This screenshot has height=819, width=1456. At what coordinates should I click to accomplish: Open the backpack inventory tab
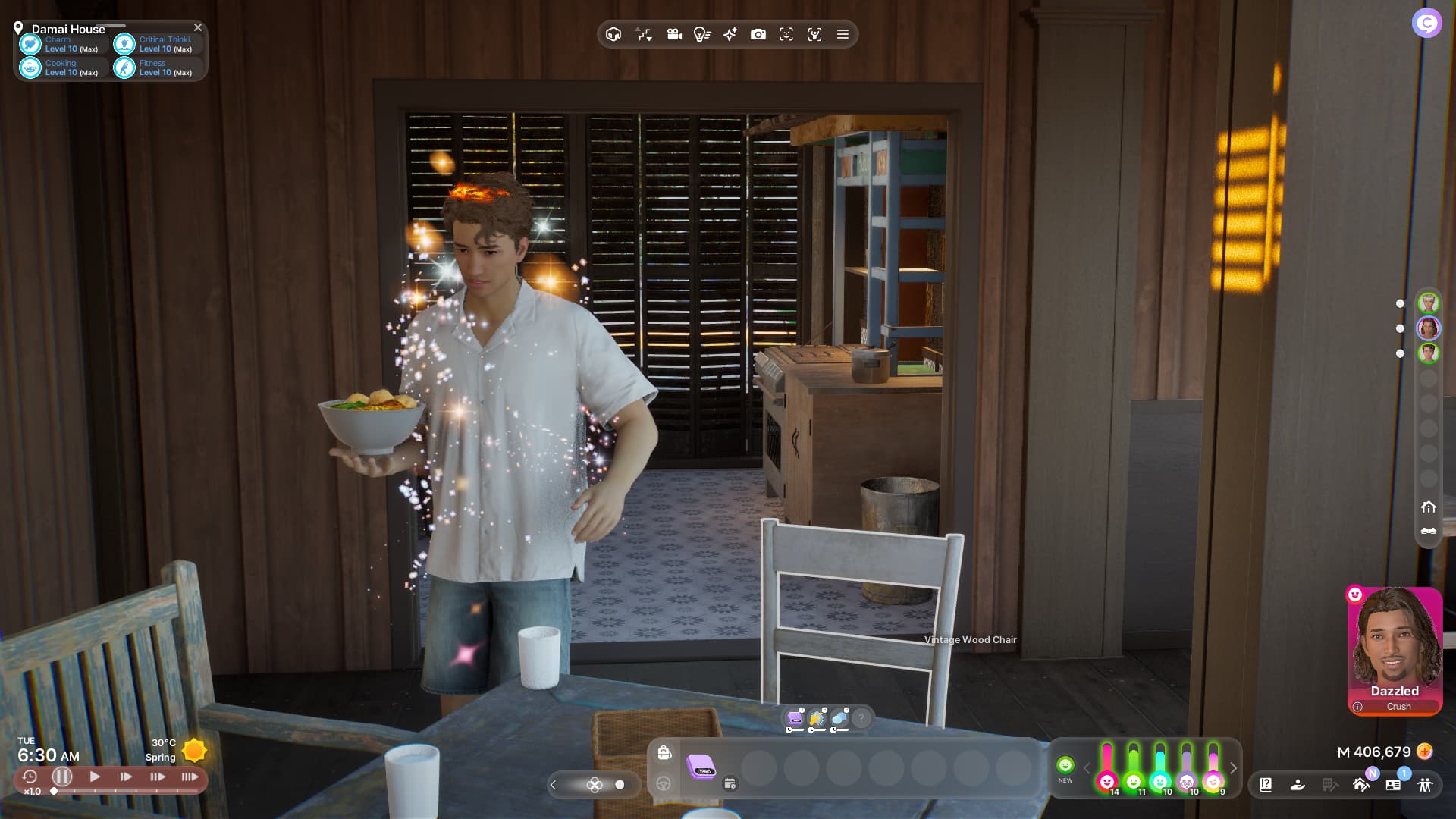tap(664, 752)
